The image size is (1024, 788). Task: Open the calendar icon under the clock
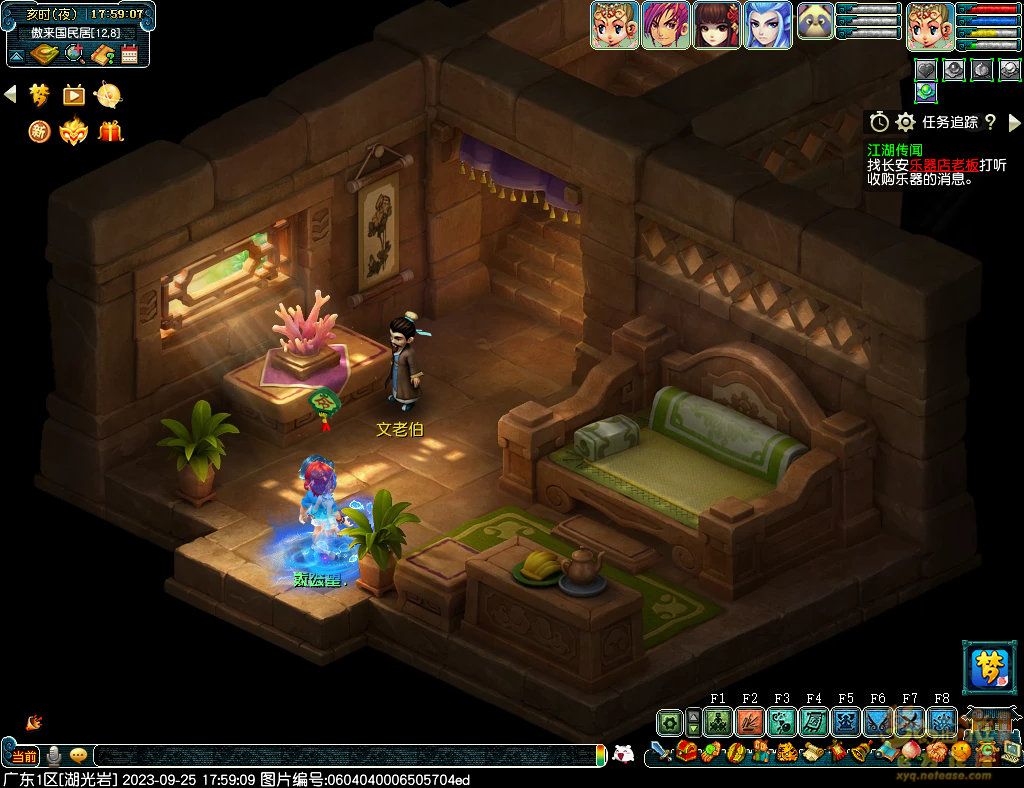pyautogui.click(x=129, y=55)
